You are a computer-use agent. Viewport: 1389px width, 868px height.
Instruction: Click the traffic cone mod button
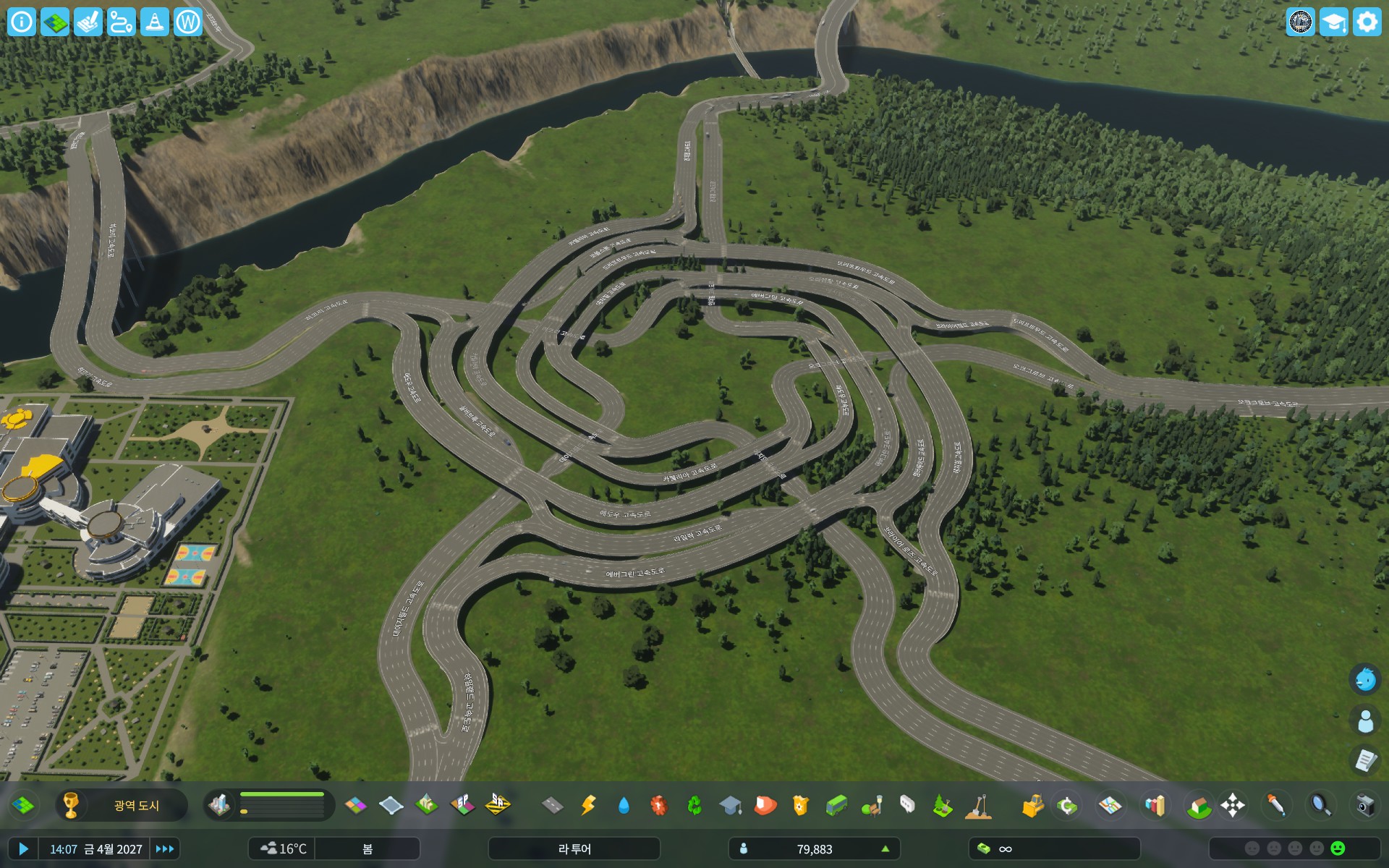click(154, 22)
